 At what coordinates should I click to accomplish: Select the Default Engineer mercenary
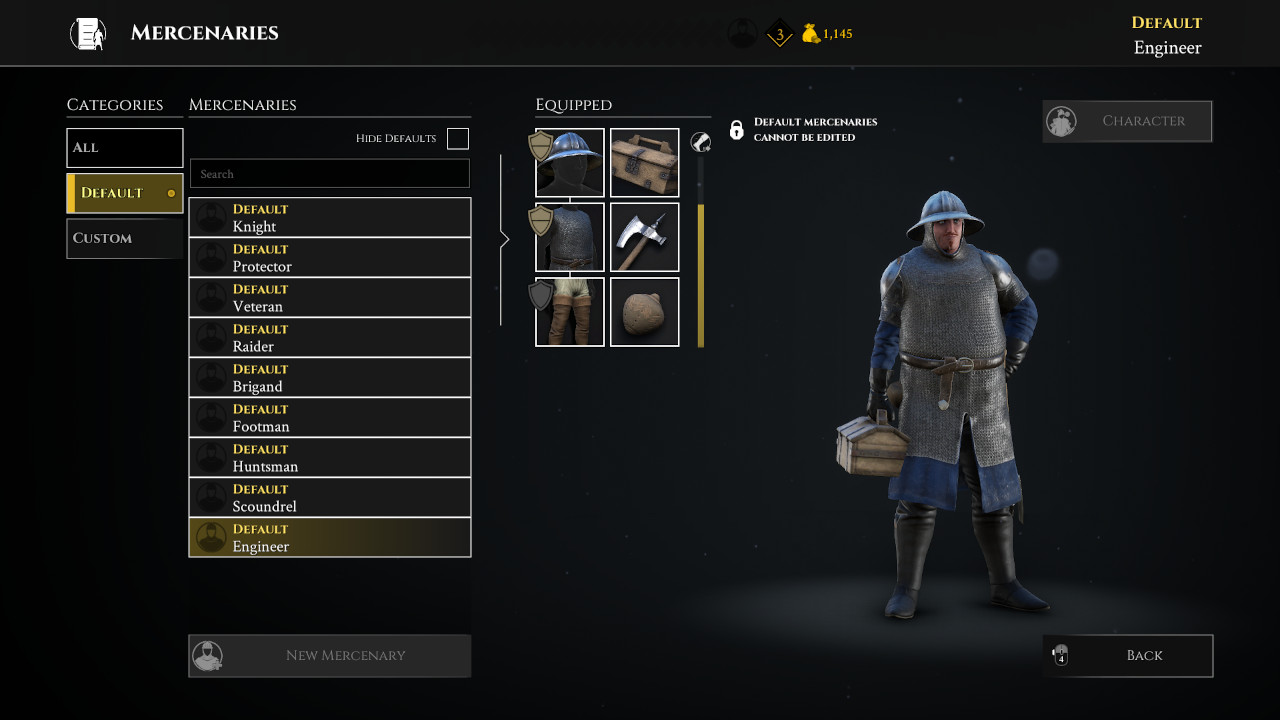330,537
